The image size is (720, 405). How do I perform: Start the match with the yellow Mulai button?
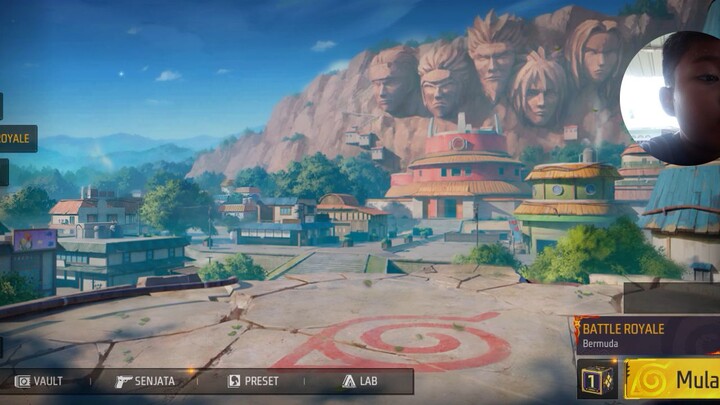tap(673, 380)
